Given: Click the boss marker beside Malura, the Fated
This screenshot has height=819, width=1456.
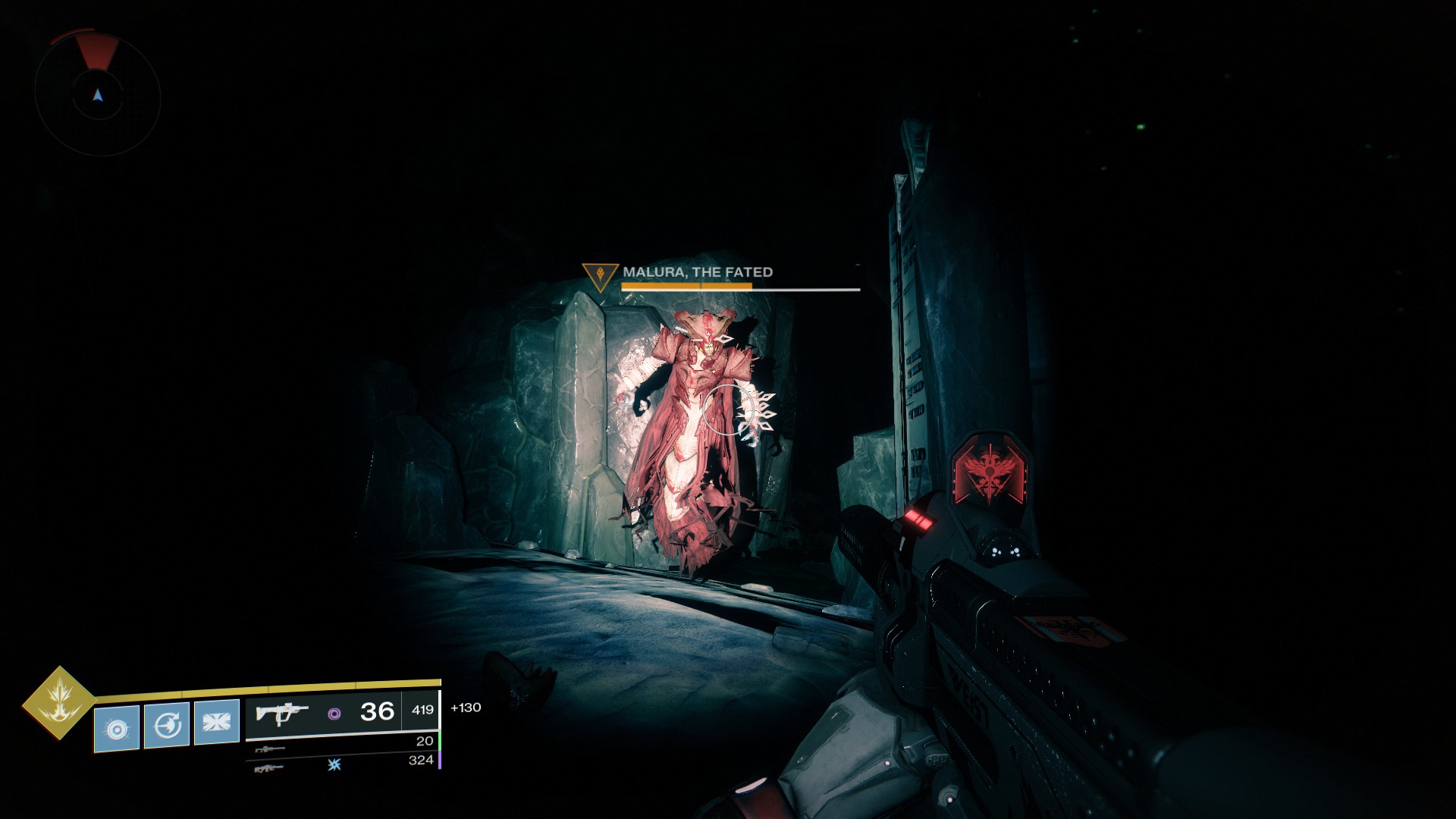Looking at the screenshot, I should (600, 275).
